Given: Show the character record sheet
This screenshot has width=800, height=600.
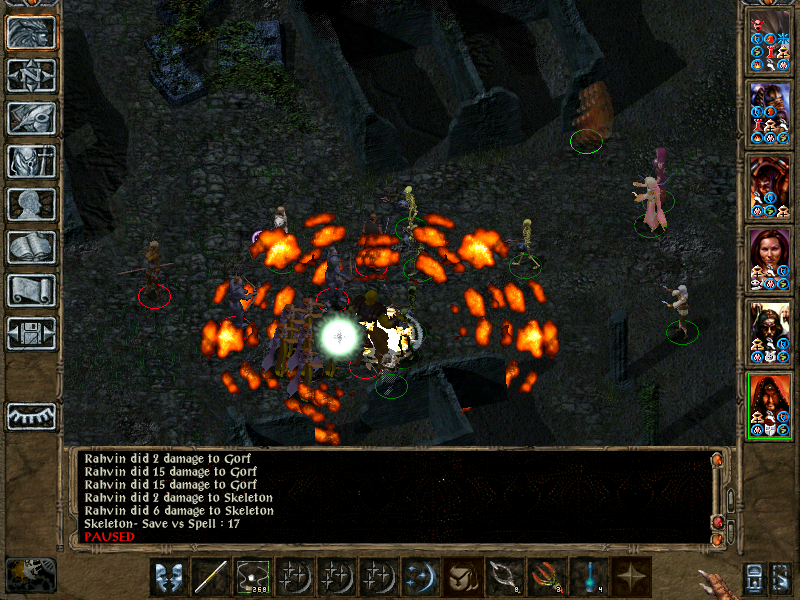Looking at the screenshot, I should point(31,204).
